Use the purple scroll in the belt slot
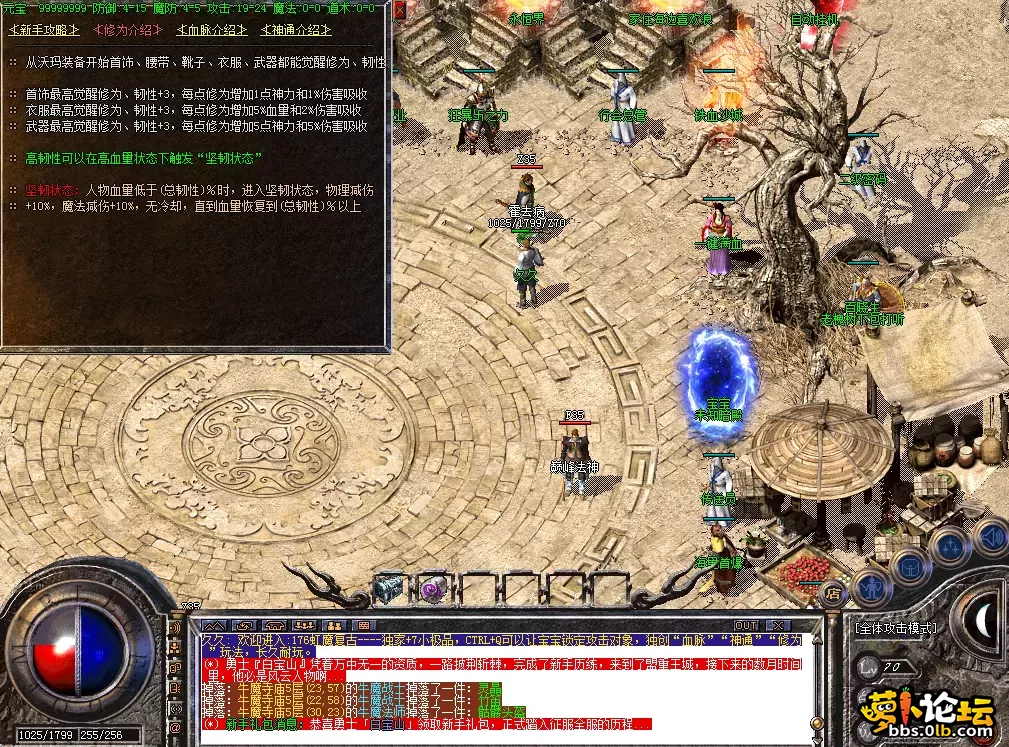Screen dimensions: 1009x747 pos(432,588)
